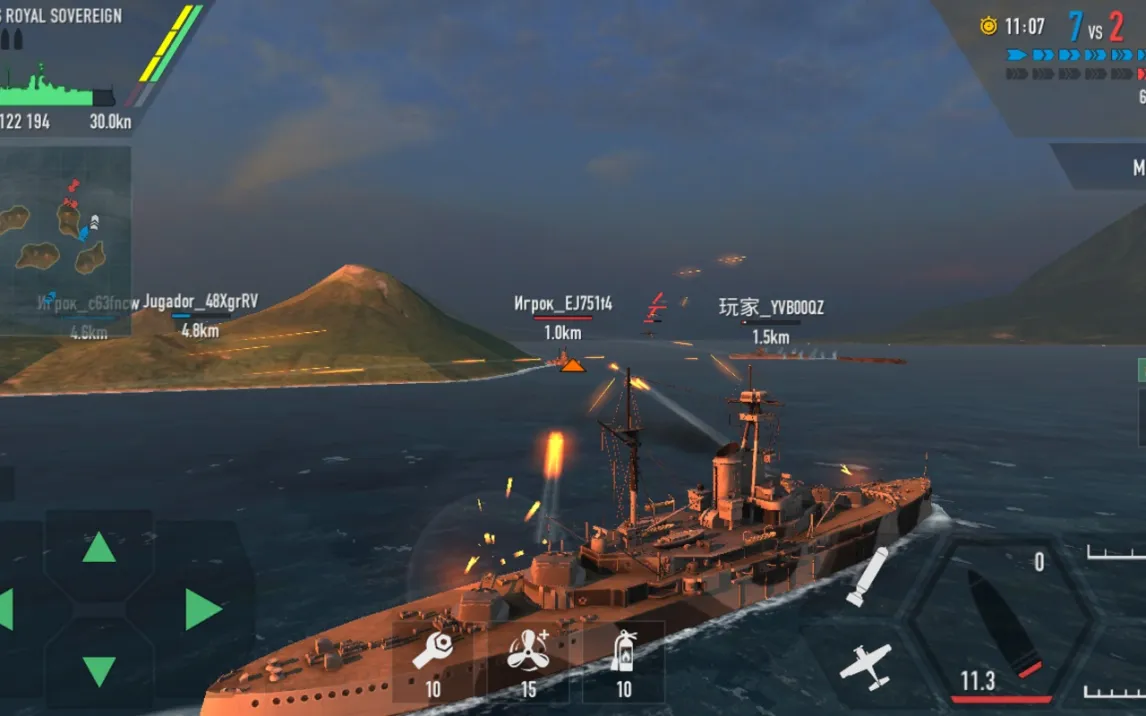This screenshot has width=1146, height=716.
Task: Turn ship with the right arrow control
Action: point(202,609)
